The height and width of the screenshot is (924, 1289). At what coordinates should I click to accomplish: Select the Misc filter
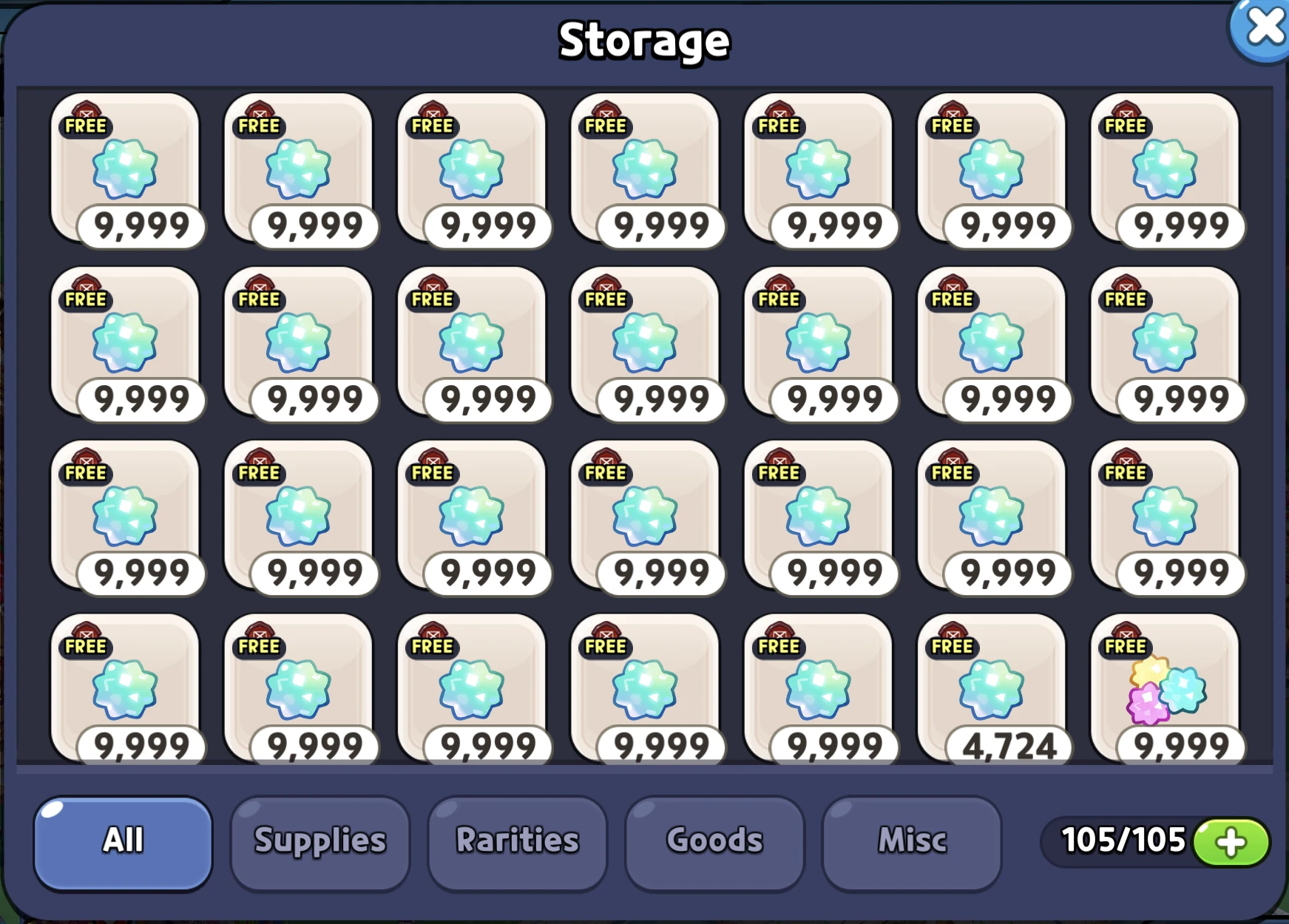pos(912,840)
